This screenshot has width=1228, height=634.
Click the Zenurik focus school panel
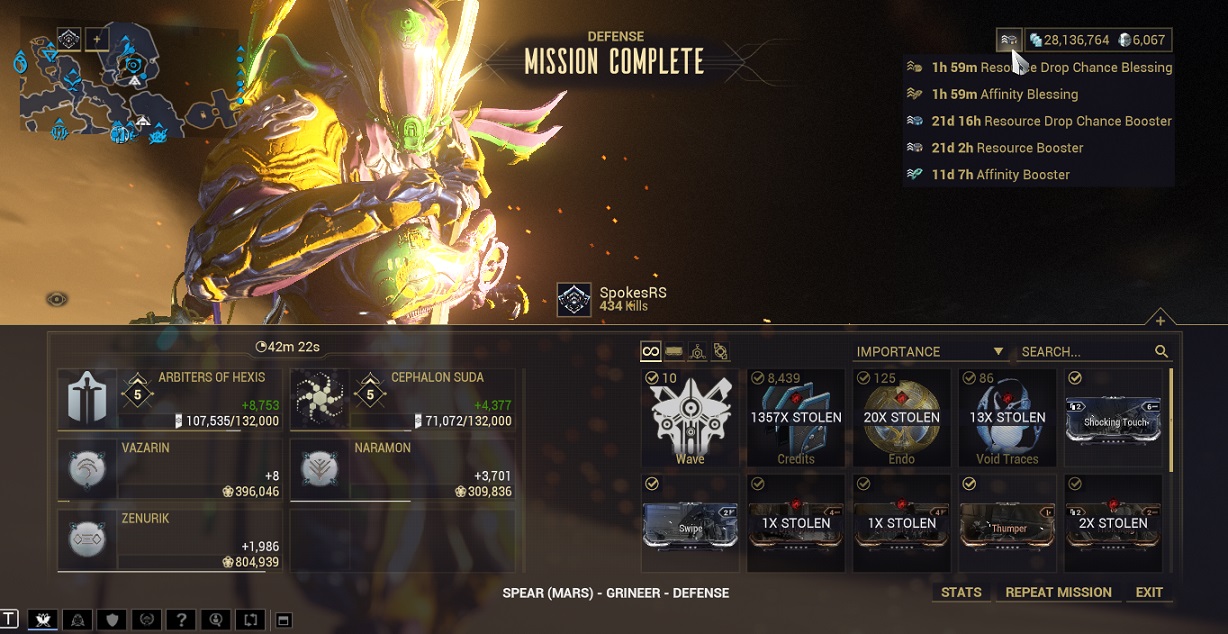point(171,540)
